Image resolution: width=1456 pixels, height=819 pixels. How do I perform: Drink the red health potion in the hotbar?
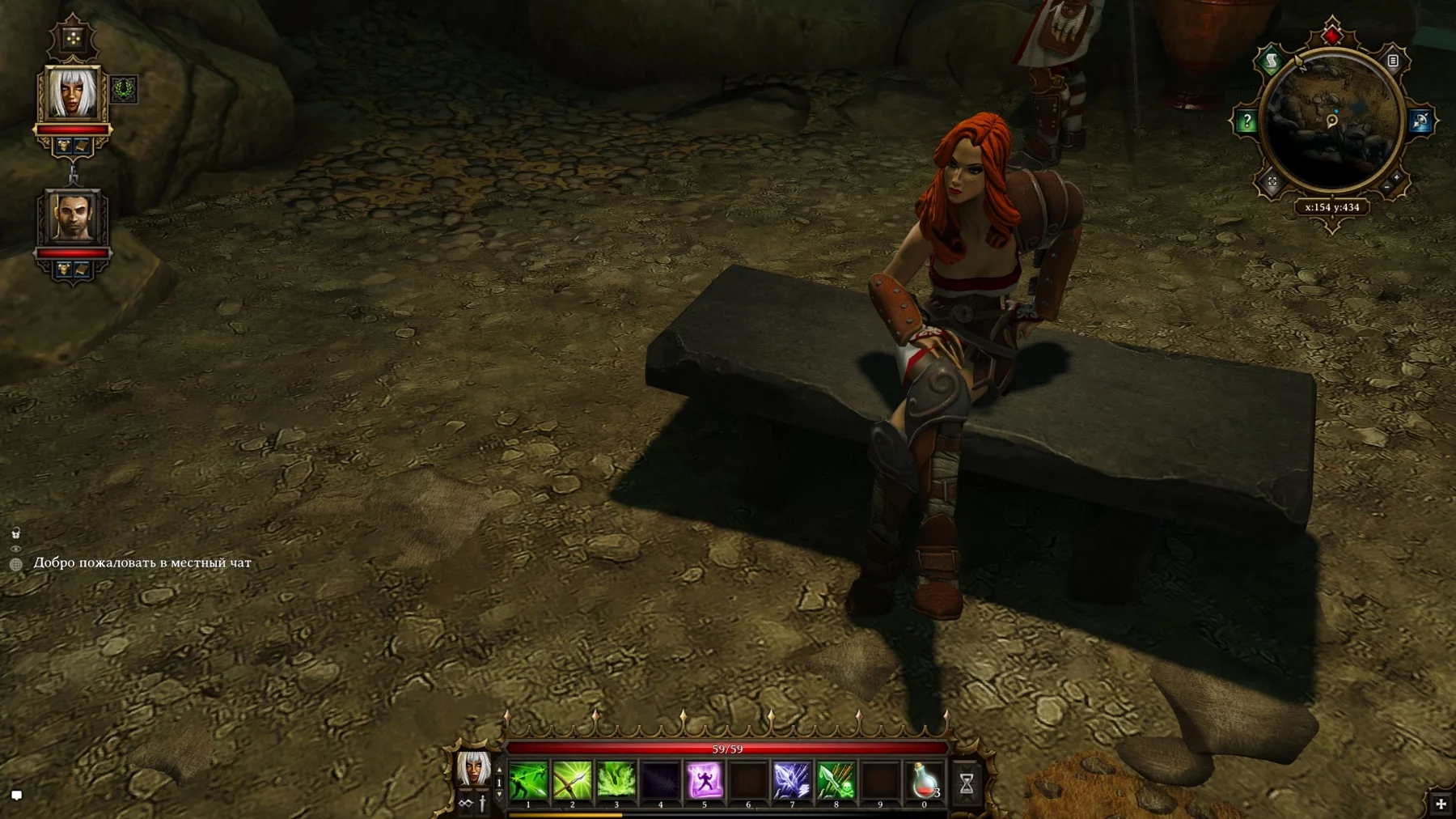[924, 781]
